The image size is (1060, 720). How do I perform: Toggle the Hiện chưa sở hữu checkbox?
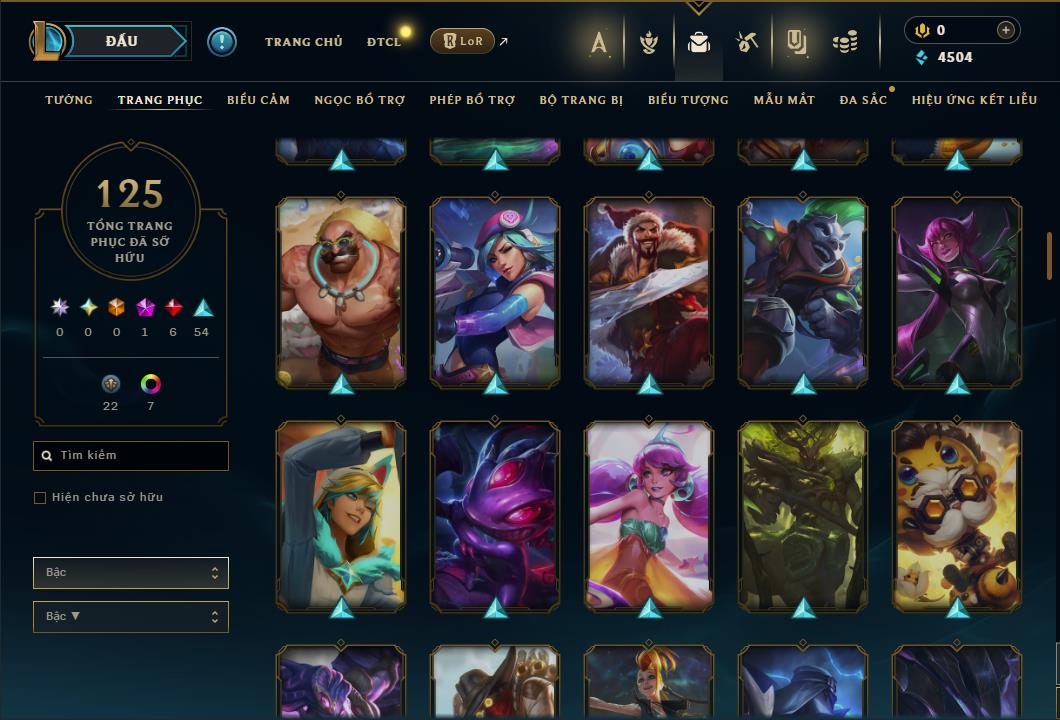(x=40, y=498)
